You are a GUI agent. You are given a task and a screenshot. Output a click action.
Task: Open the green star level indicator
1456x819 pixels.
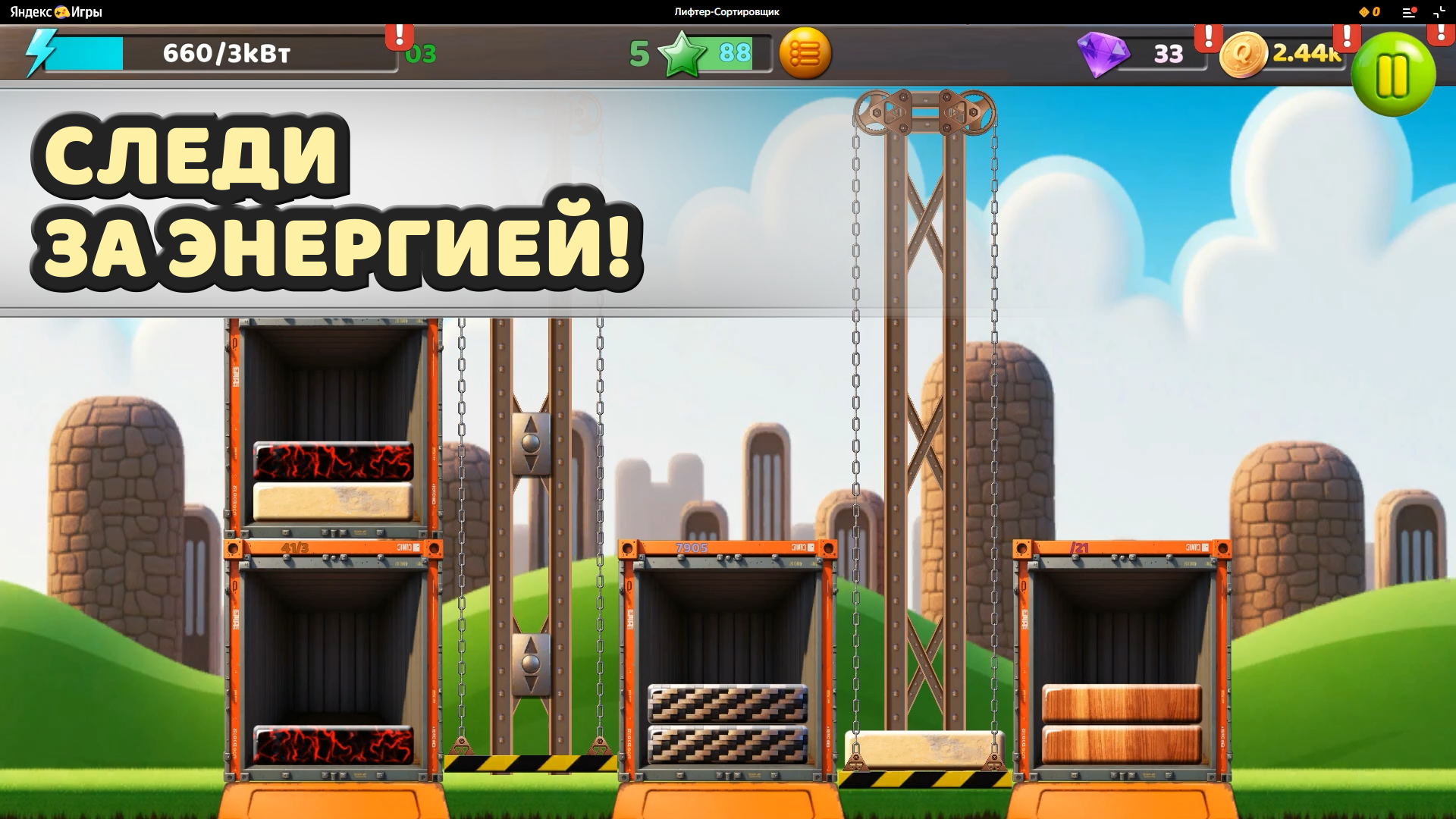click(681, 53)
